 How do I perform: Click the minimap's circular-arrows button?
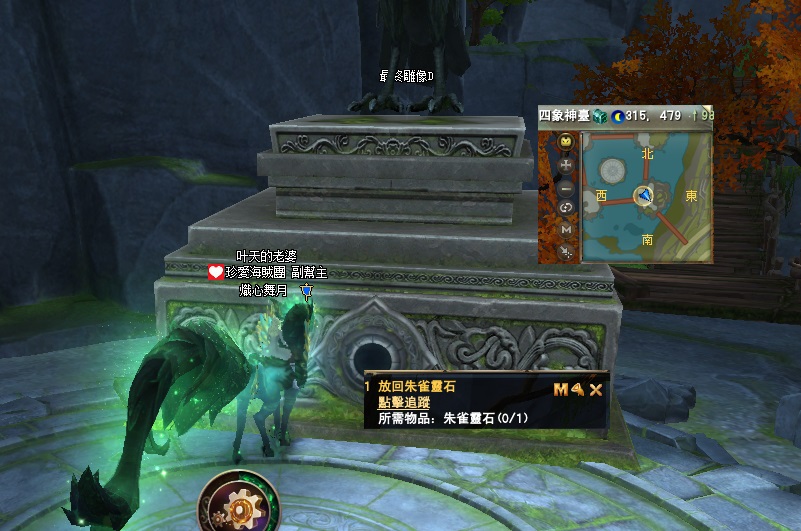(x=566, y=208)
